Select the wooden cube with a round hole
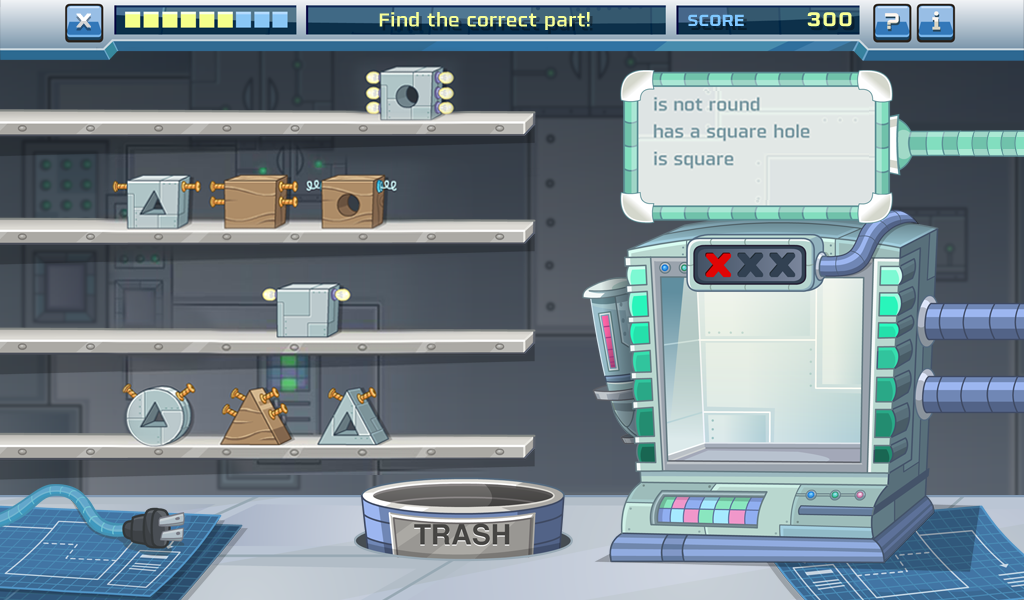This screenshot has width=1024, height=600. 352,202
